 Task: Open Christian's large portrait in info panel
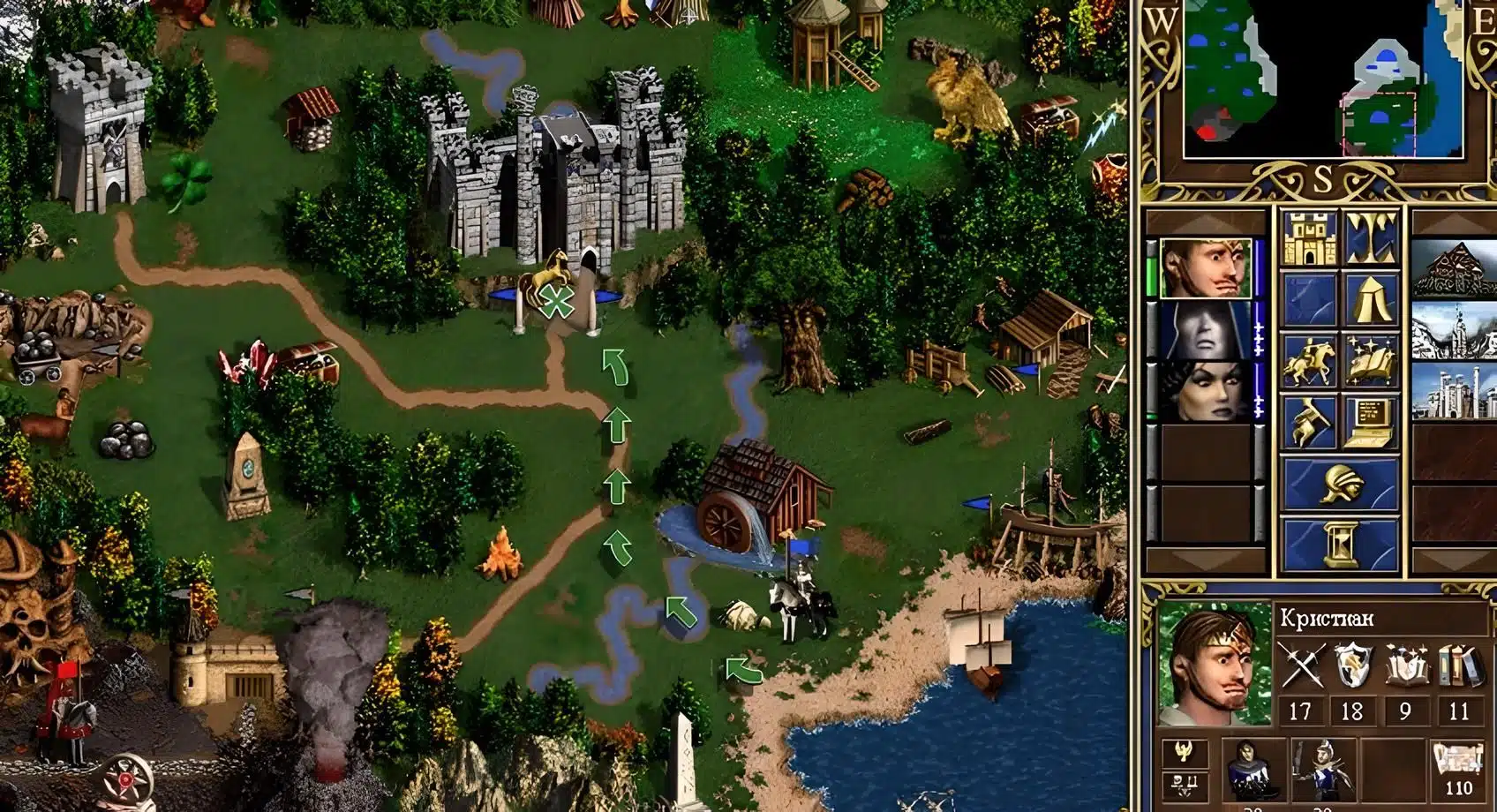[1215, 664]
